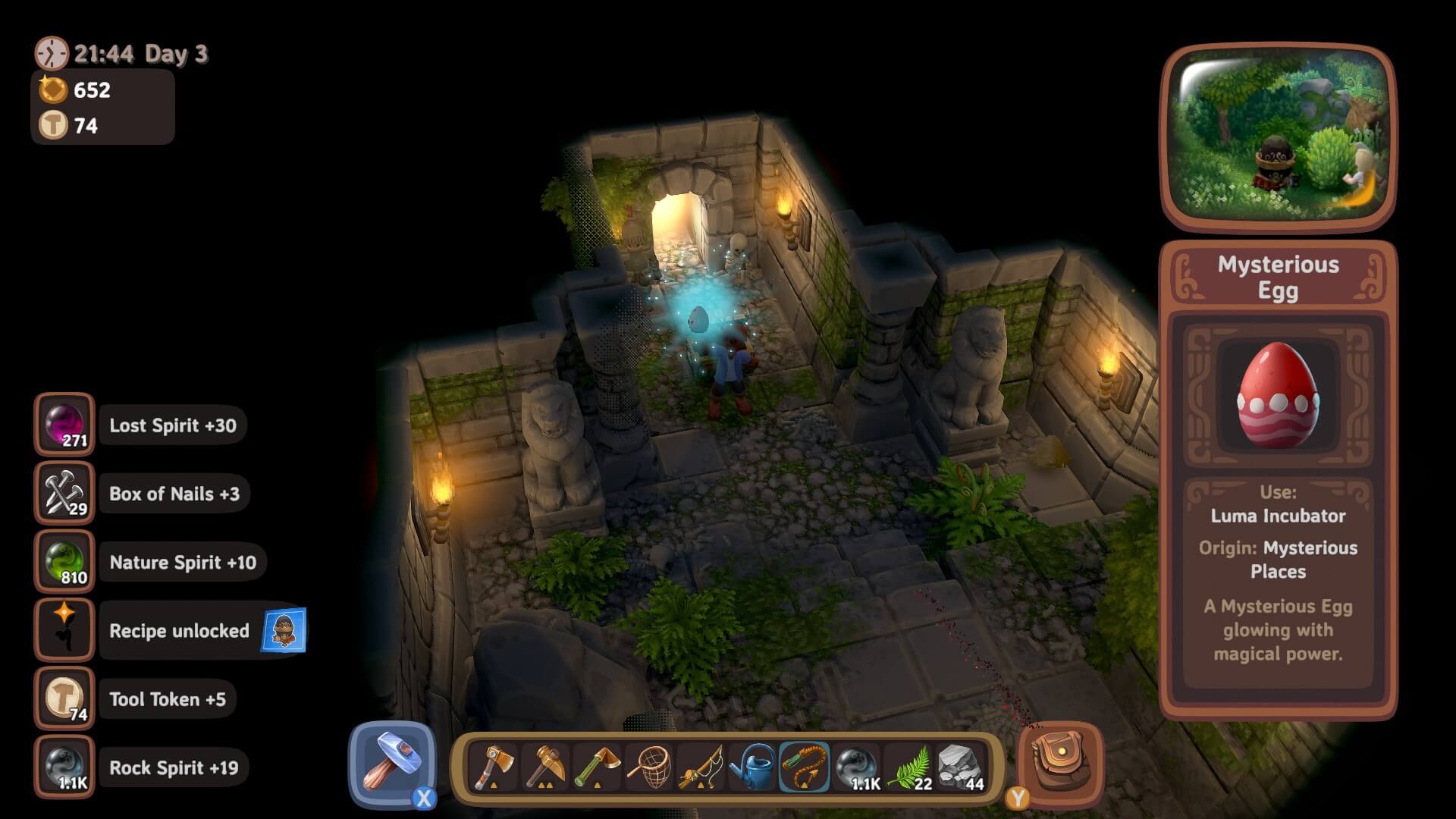Pick the blue watering can
This screenshot has width=1456, height=819.
(752, 767)
